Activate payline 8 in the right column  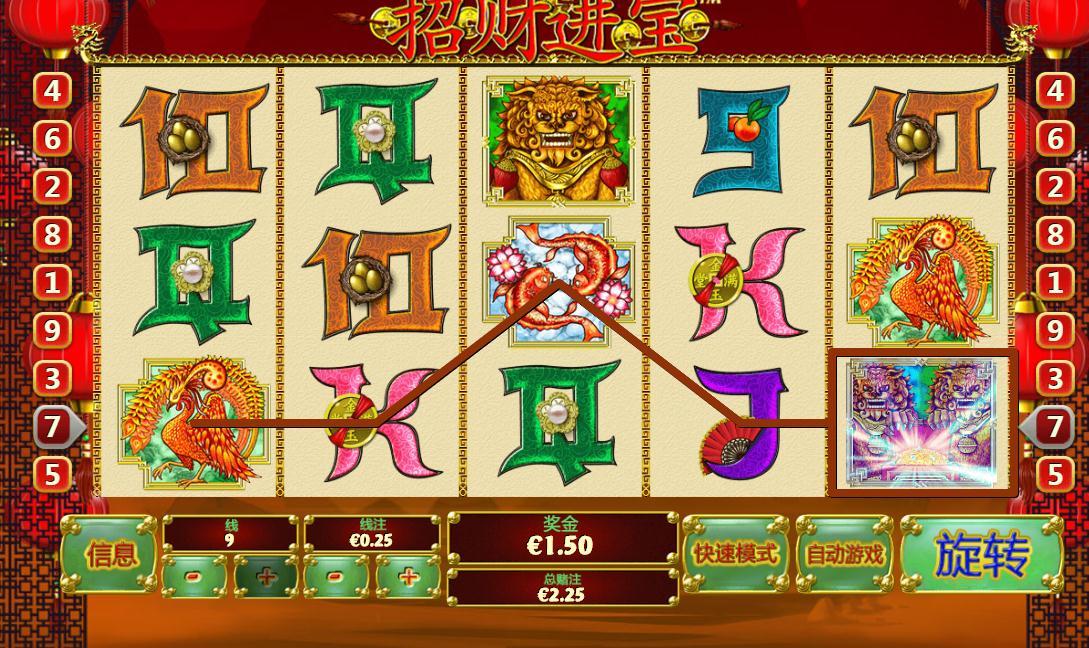coord(1054,235)
